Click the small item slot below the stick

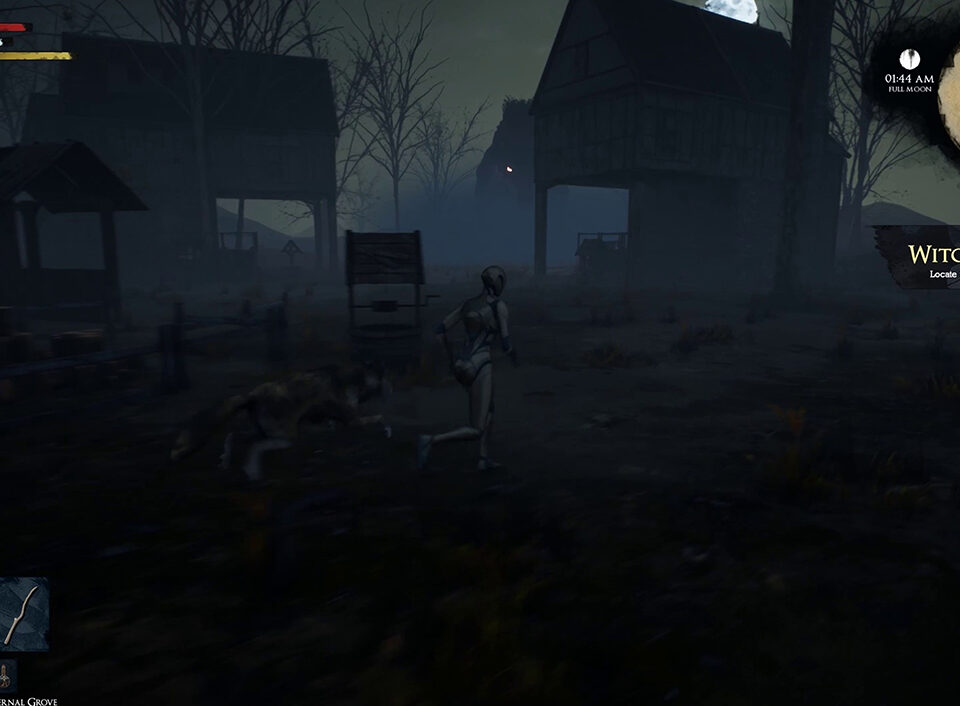8,677
